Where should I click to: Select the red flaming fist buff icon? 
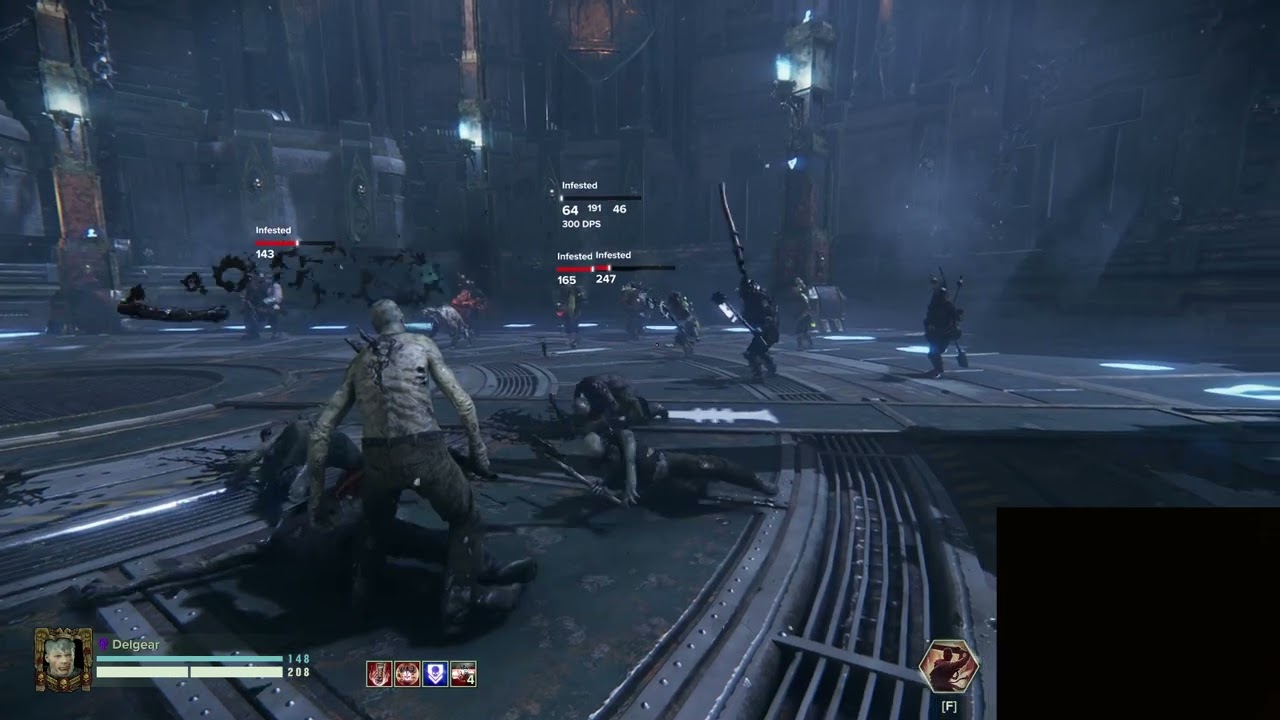coord(379,674)
